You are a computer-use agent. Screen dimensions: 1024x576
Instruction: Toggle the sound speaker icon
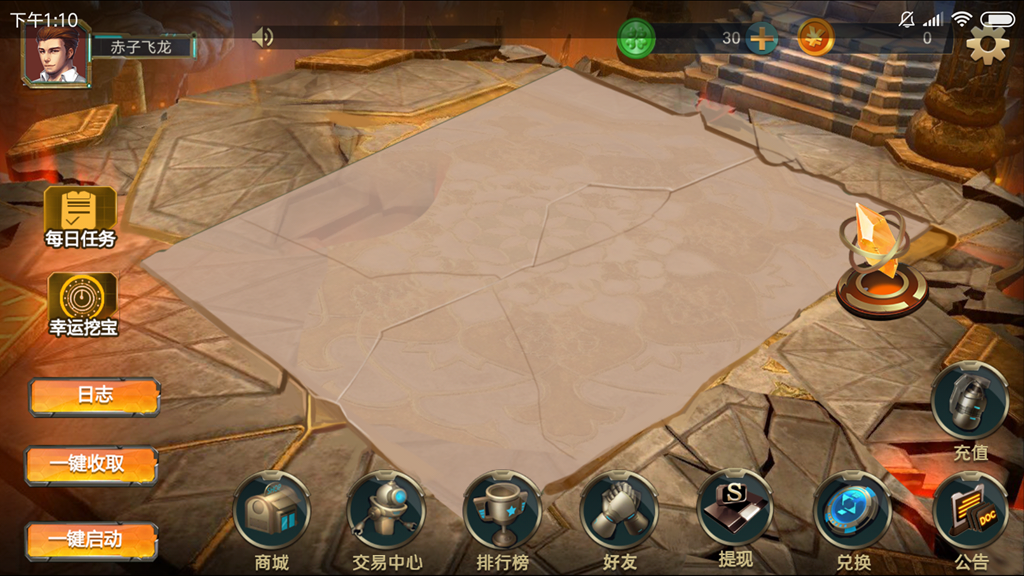[x=262, y=38]
